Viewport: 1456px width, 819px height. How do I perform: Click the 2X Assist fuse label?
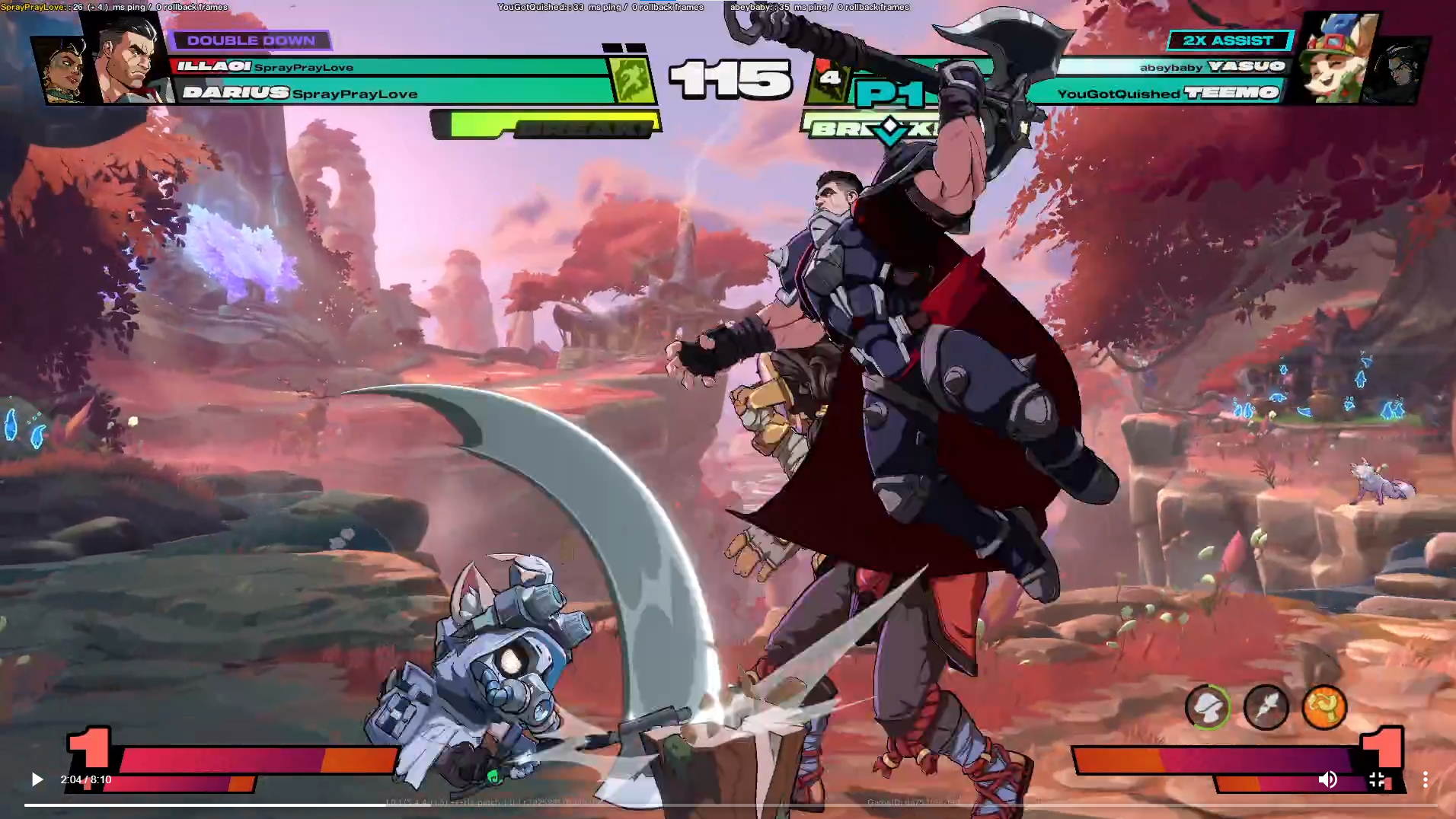point(1228,40)
